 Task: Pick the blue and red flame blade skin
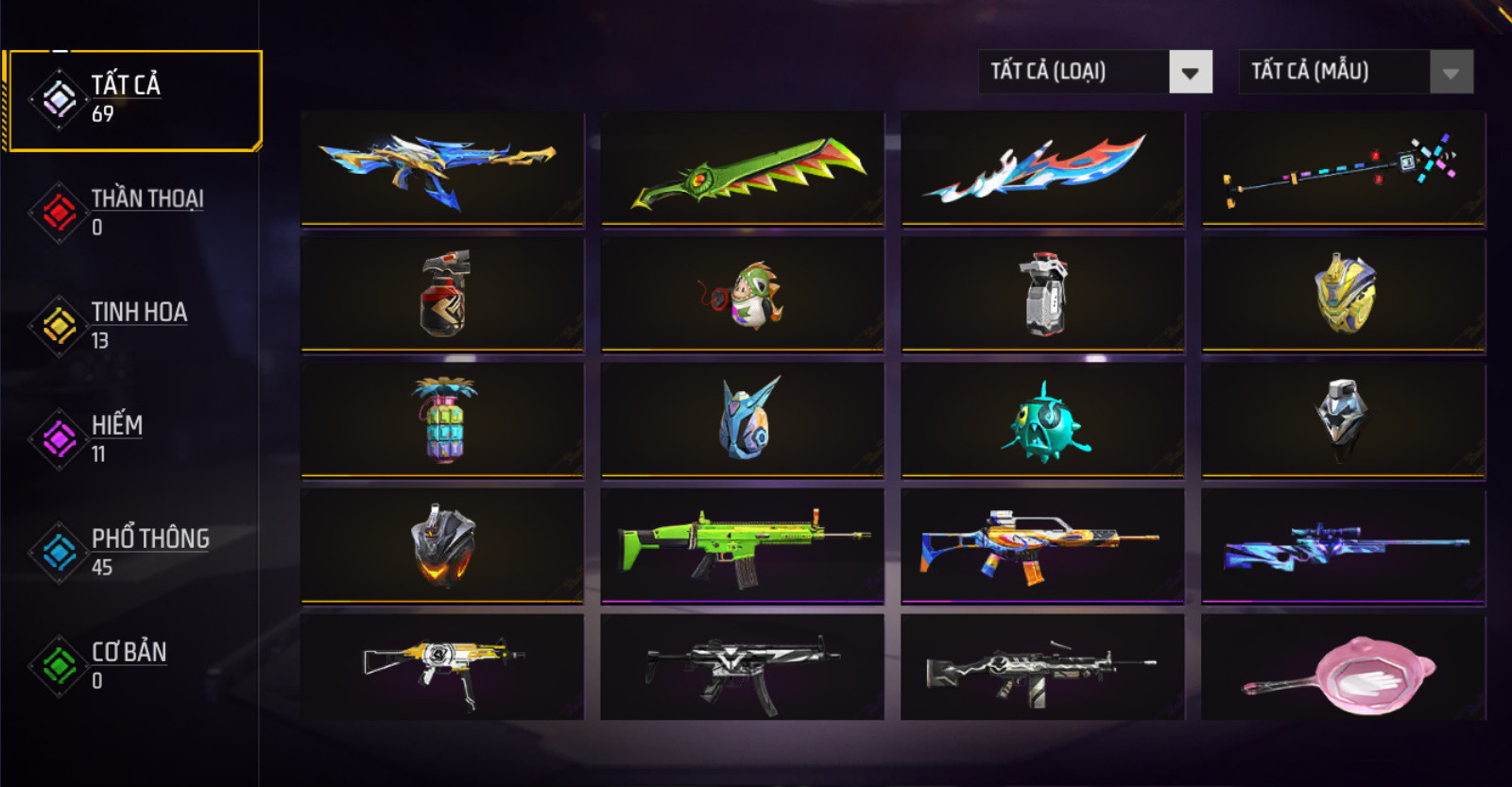click(1042, 169)
